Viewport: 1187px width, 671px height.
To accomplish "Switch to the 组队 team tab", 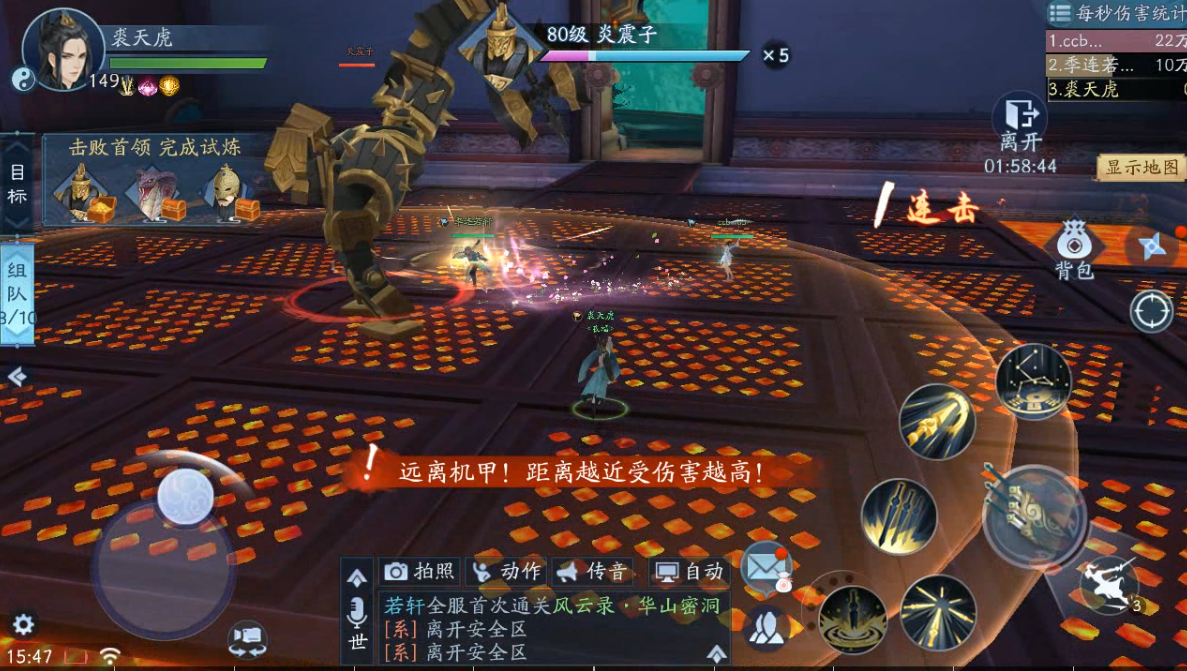I will 17,292.
